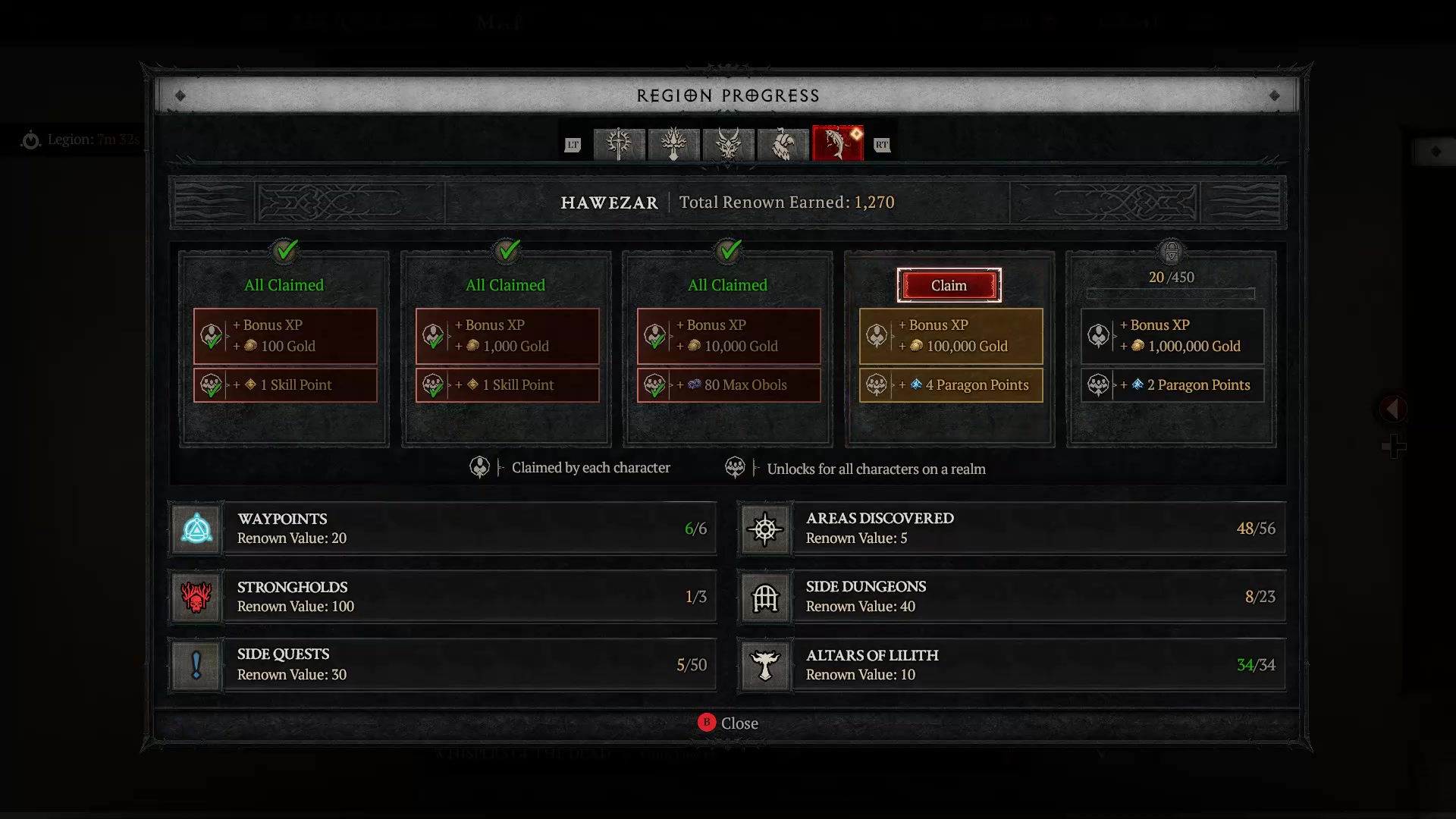This screenshot has height=819, width=1456.
Task: Click the highlighted Hawezar fish region icon
Action: [x=837, y=144]
